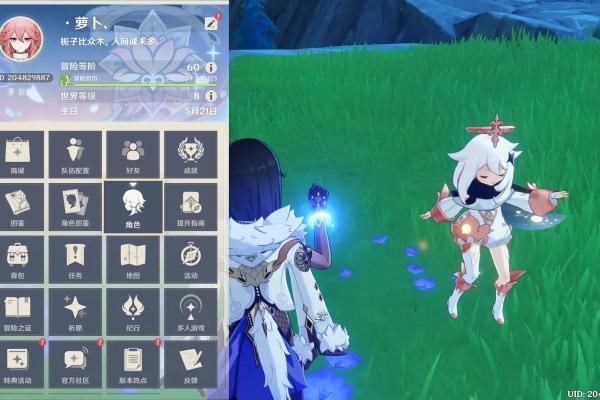Open 冒险之证 adventurer handbook

click(18, 310)
